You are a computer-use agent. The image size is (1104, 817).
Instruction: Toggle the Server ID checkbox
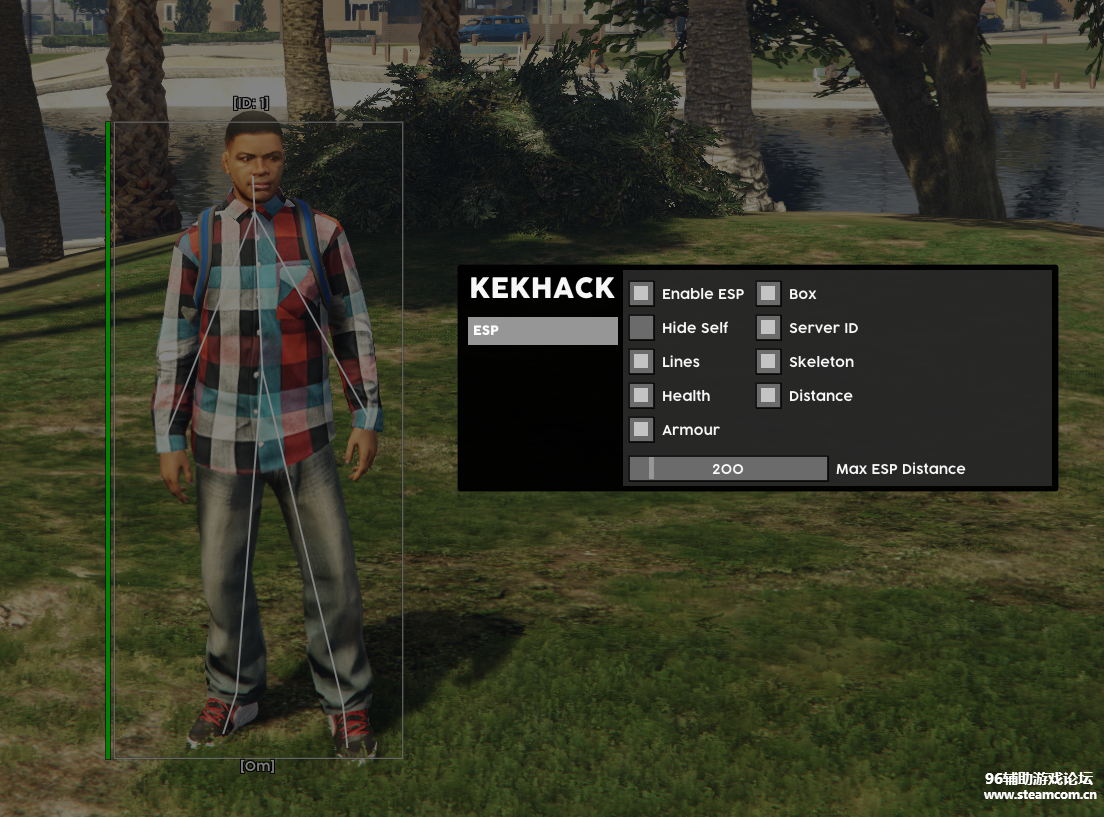point(768,328)
